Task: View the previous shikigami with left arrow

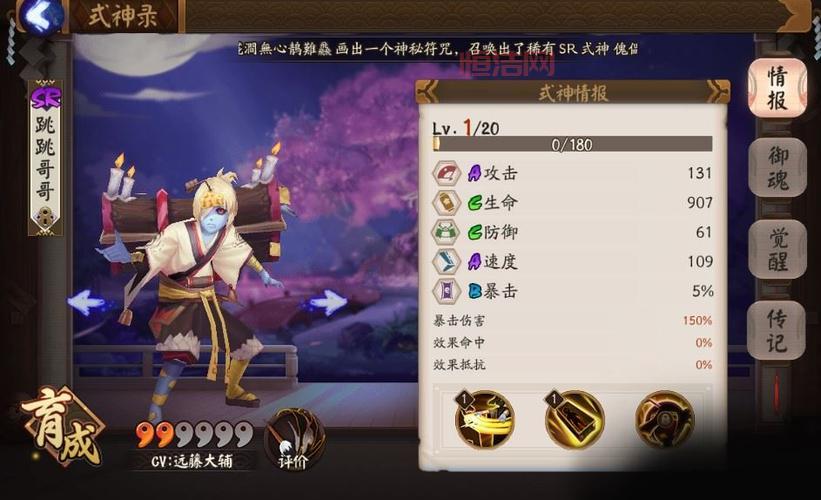Action: click(x=87, y=302)
